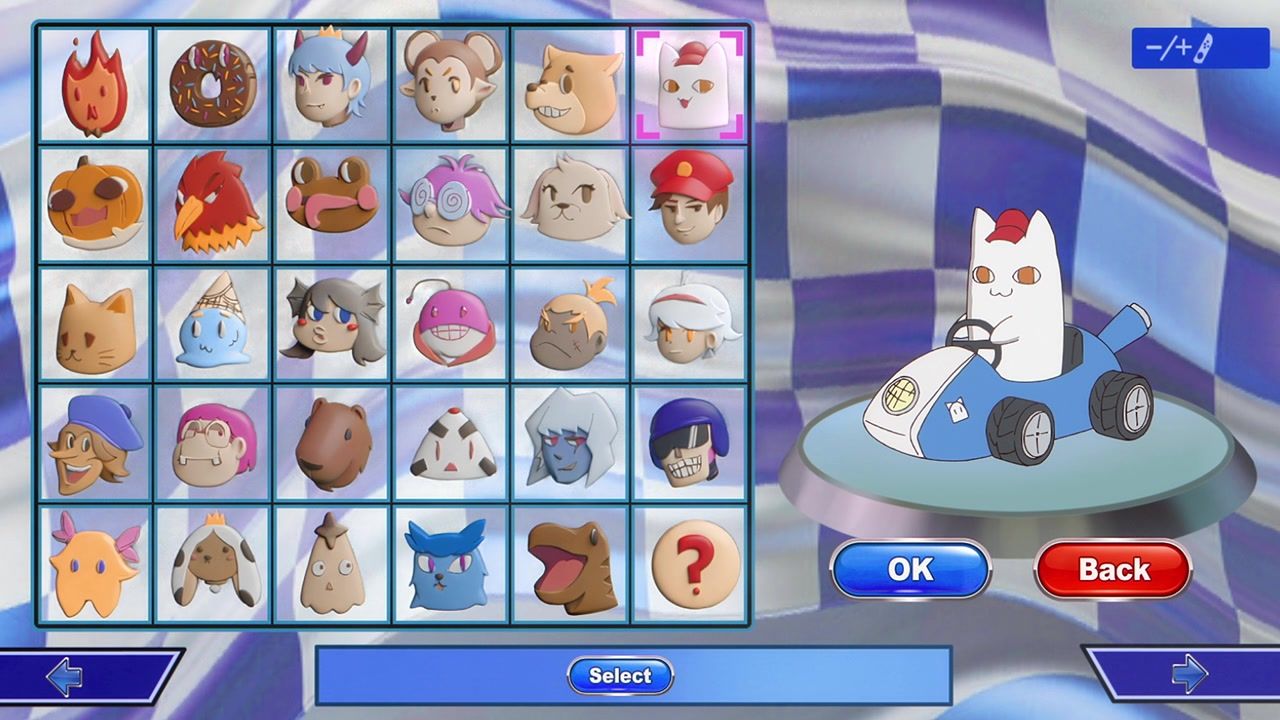1280x720 pixels.
Task: Select the frog with tongue out
Action: coord(331,204)
